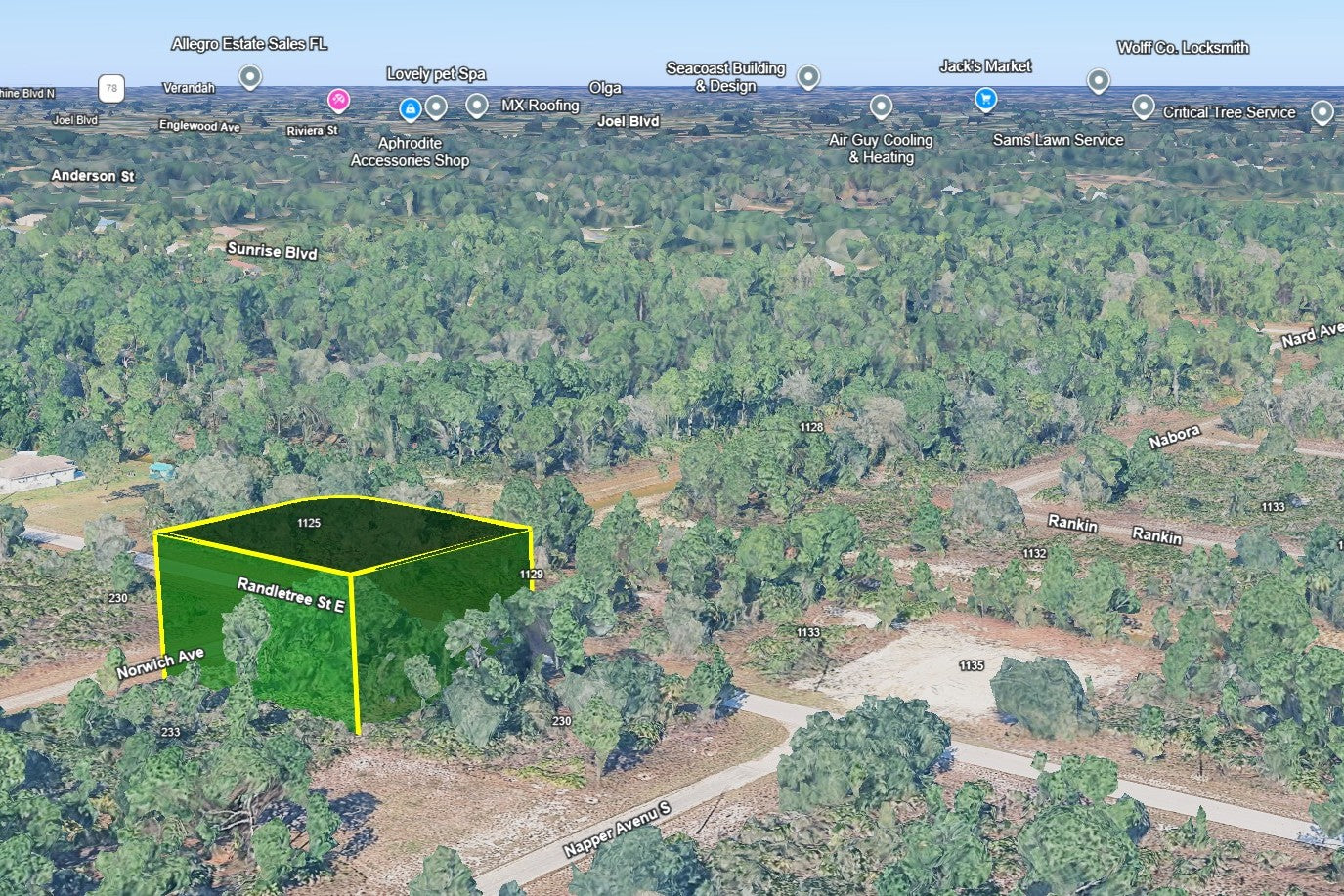Select the MX Roofing map pin
The image size is (1344, 896).
476,105
